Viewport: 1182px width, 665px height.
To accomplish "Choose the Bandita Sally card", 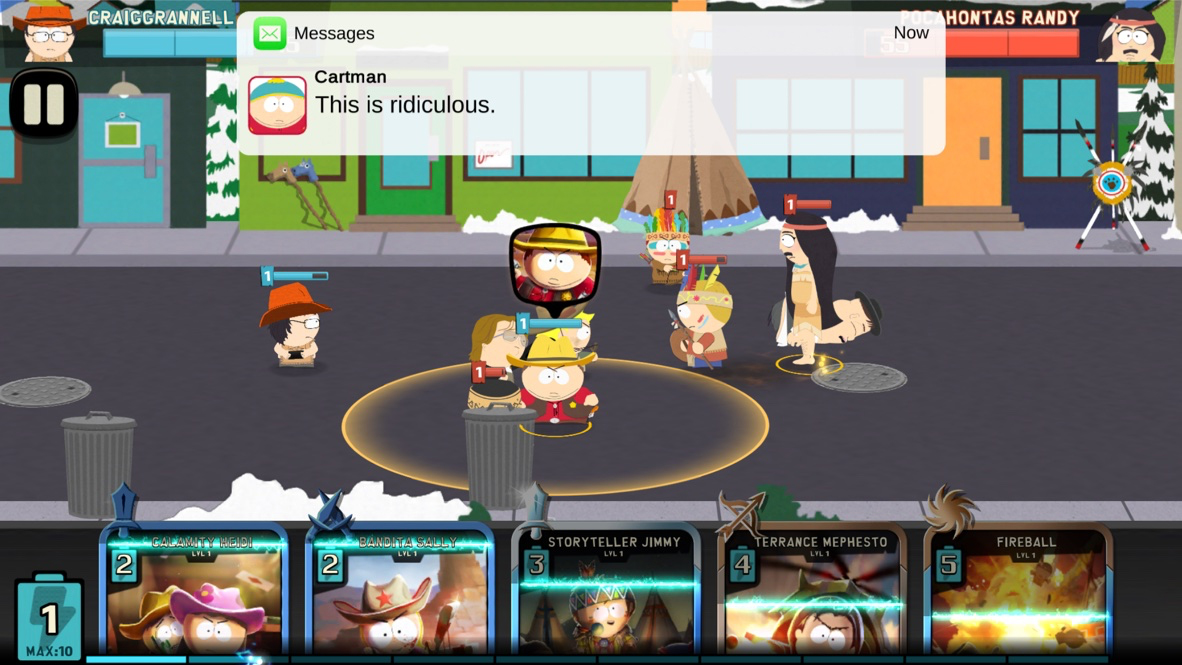I will [401, 595].
